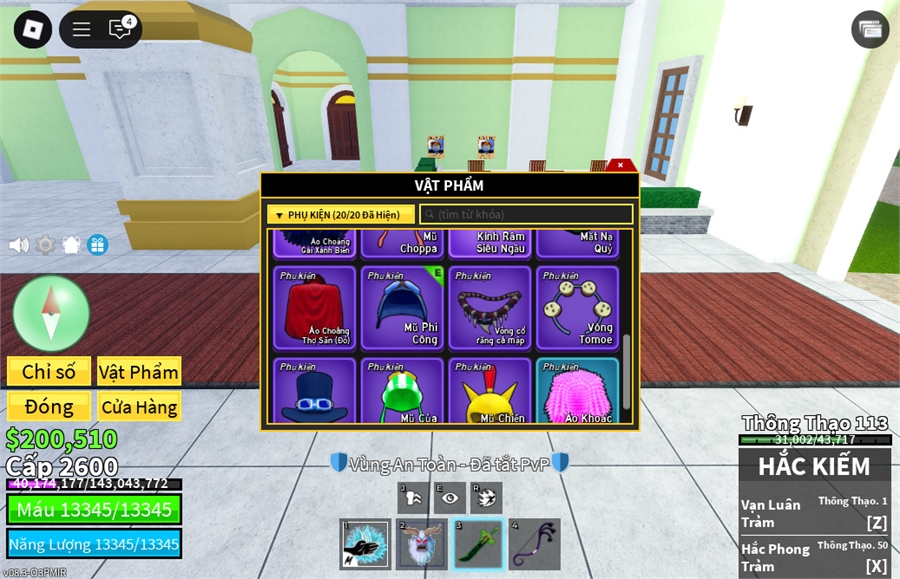
Task: Select the yellow Mũ Chiến helmet
Action: coord(490,392)
